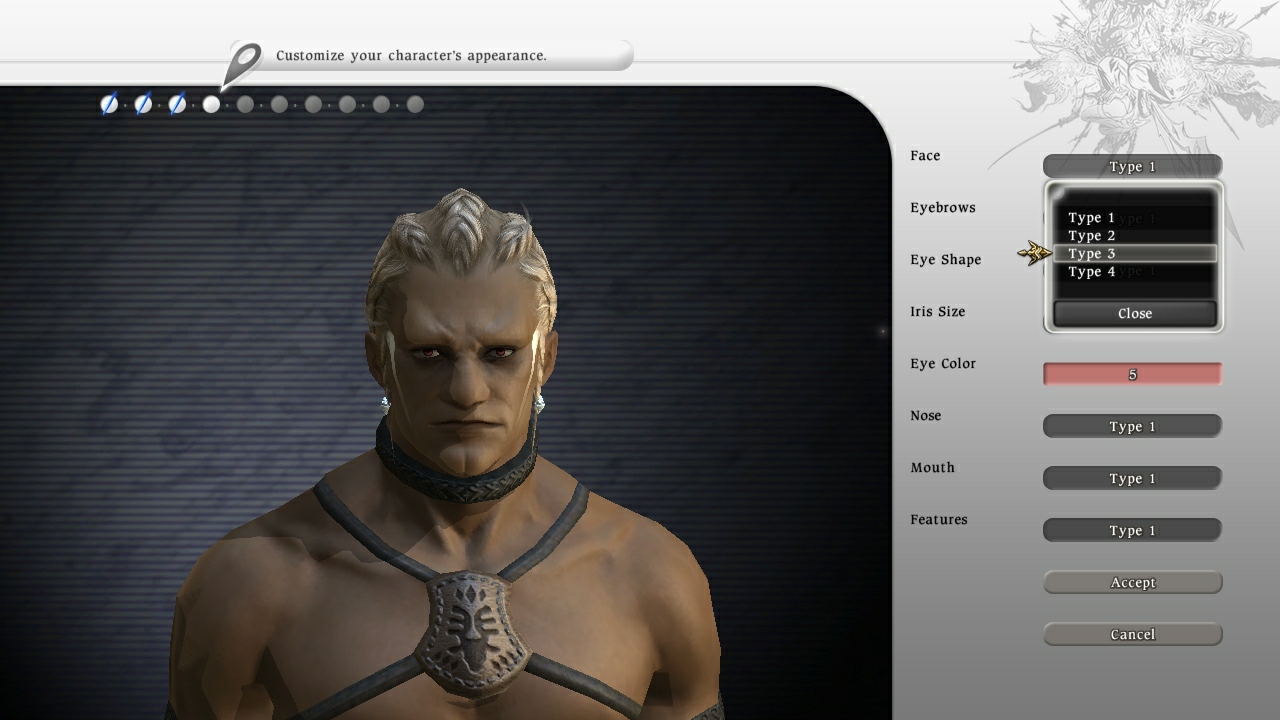Click the third pencil-marked progress step icon
The height and width of the screenshot is (720, 1280).
click(x=177, y=104)
